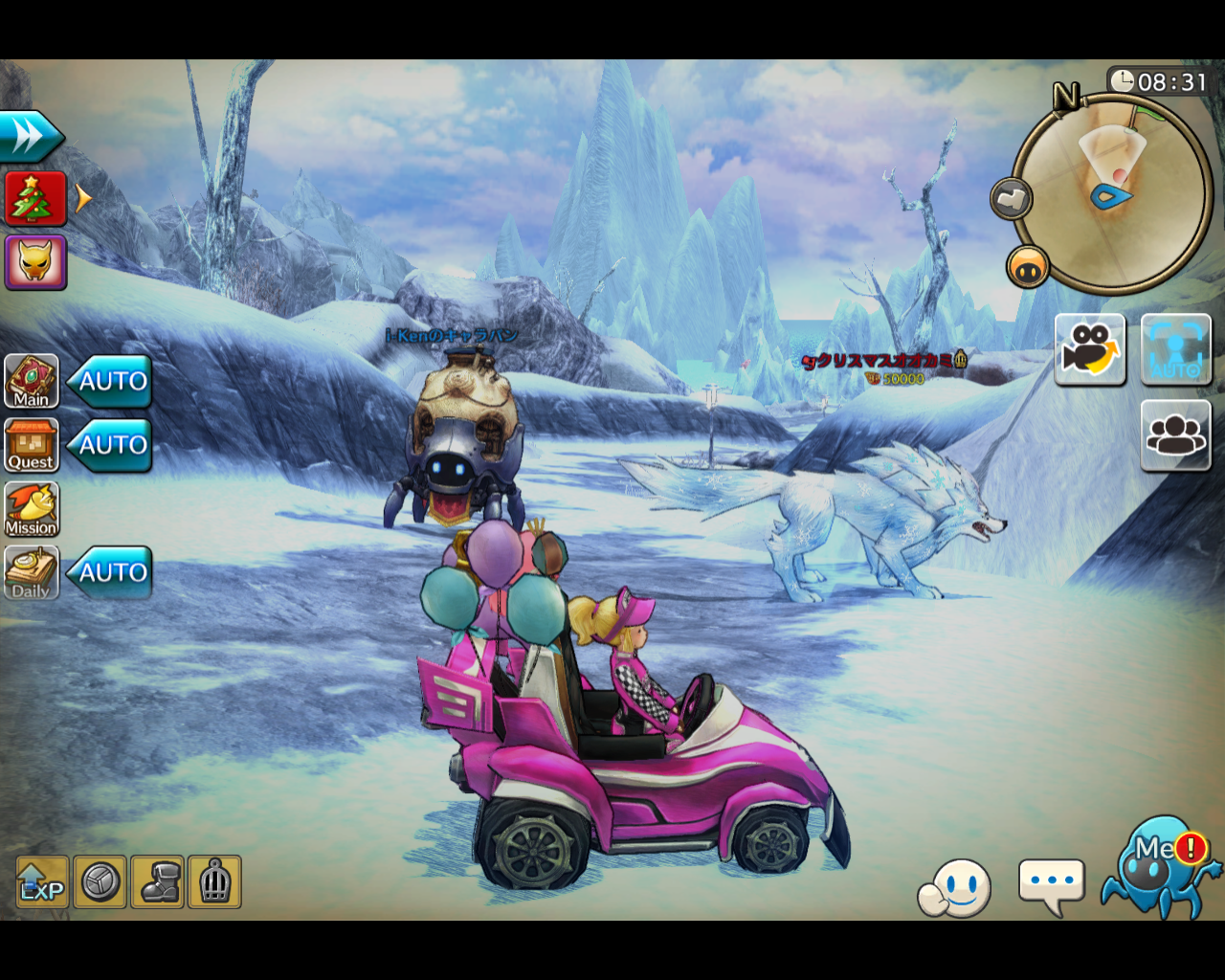Open the Mission icon
Screen dimensions: 1225x980
coord(32,508)
